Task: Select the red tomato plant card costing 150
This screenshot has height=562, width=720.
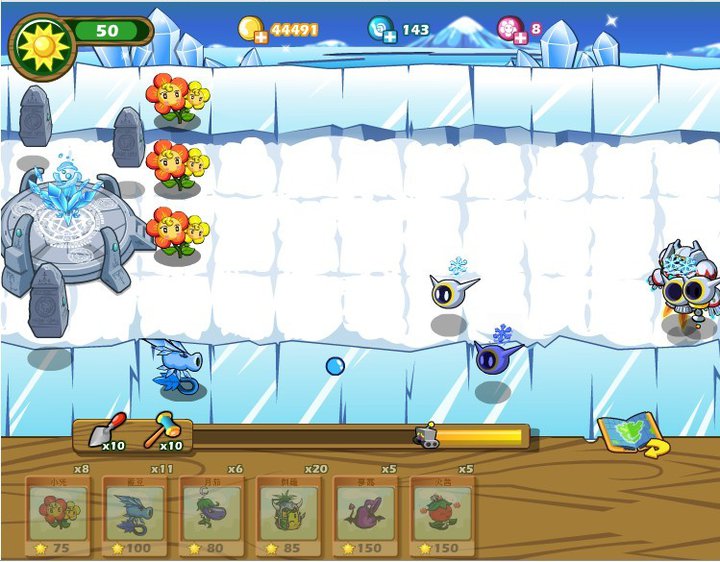Action: [x=442, y=515]
